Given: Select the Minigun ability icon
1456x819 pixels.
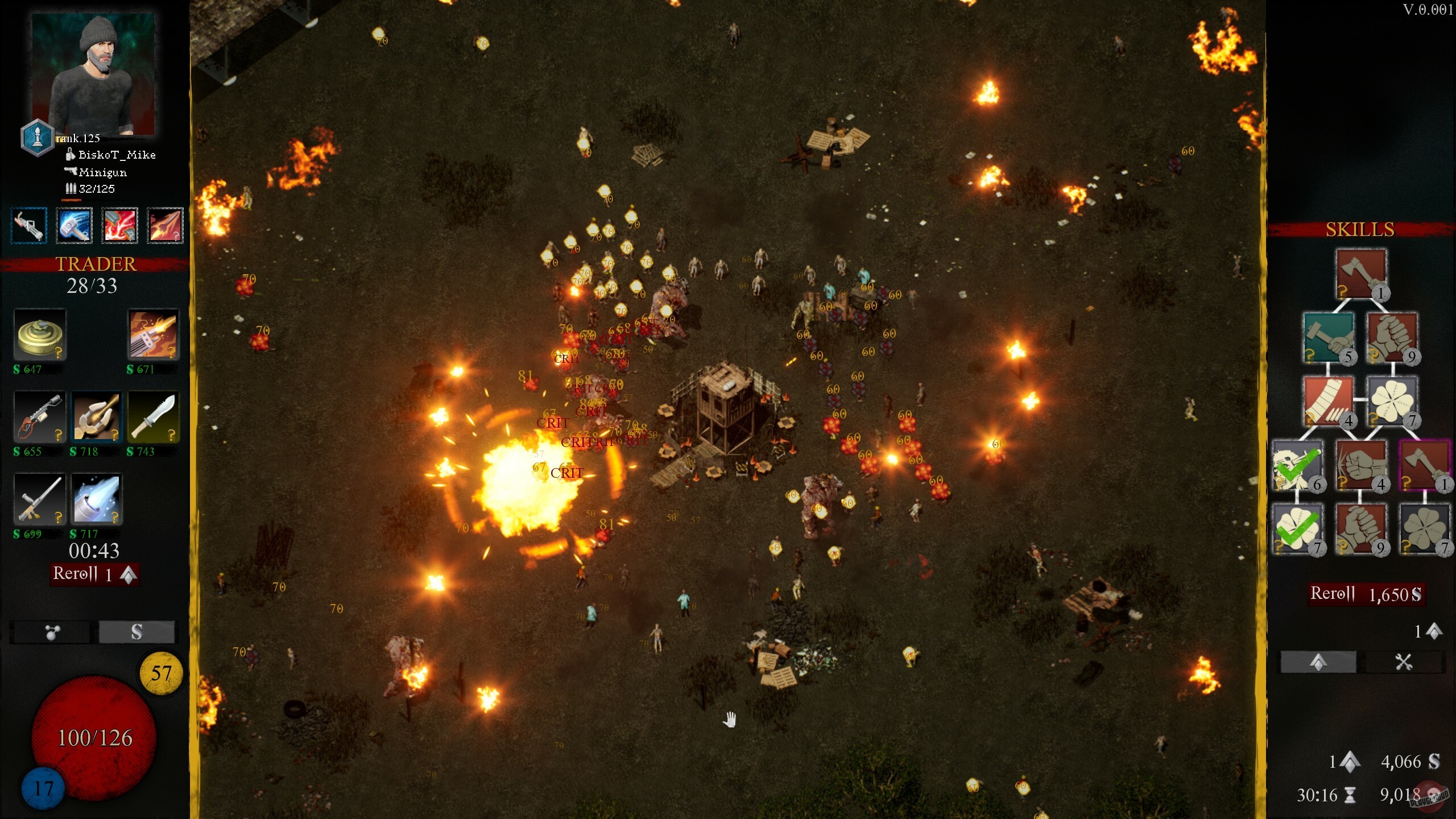Looking at the screenshot, I should (x=28, y=226).
